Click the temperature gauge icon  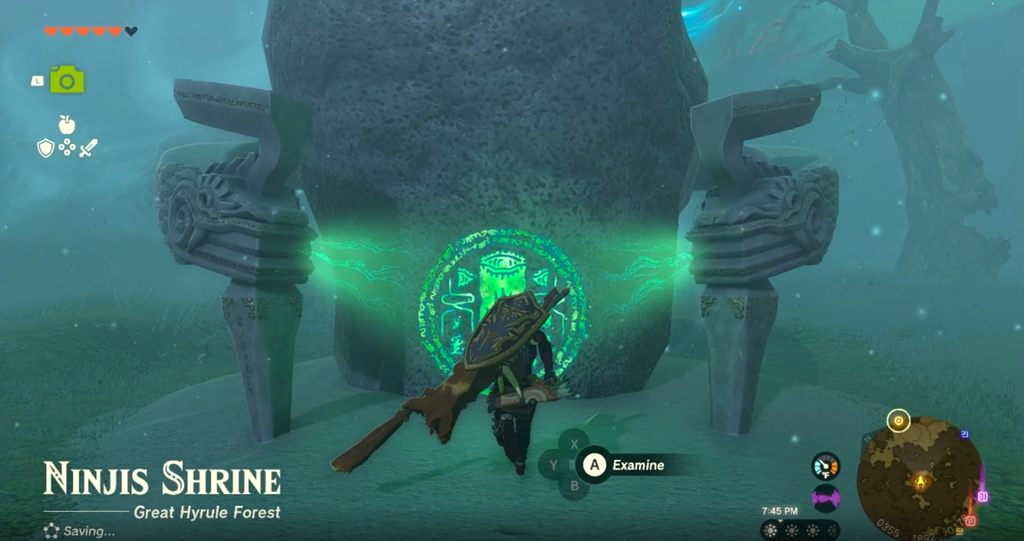(x=826, y=466)
